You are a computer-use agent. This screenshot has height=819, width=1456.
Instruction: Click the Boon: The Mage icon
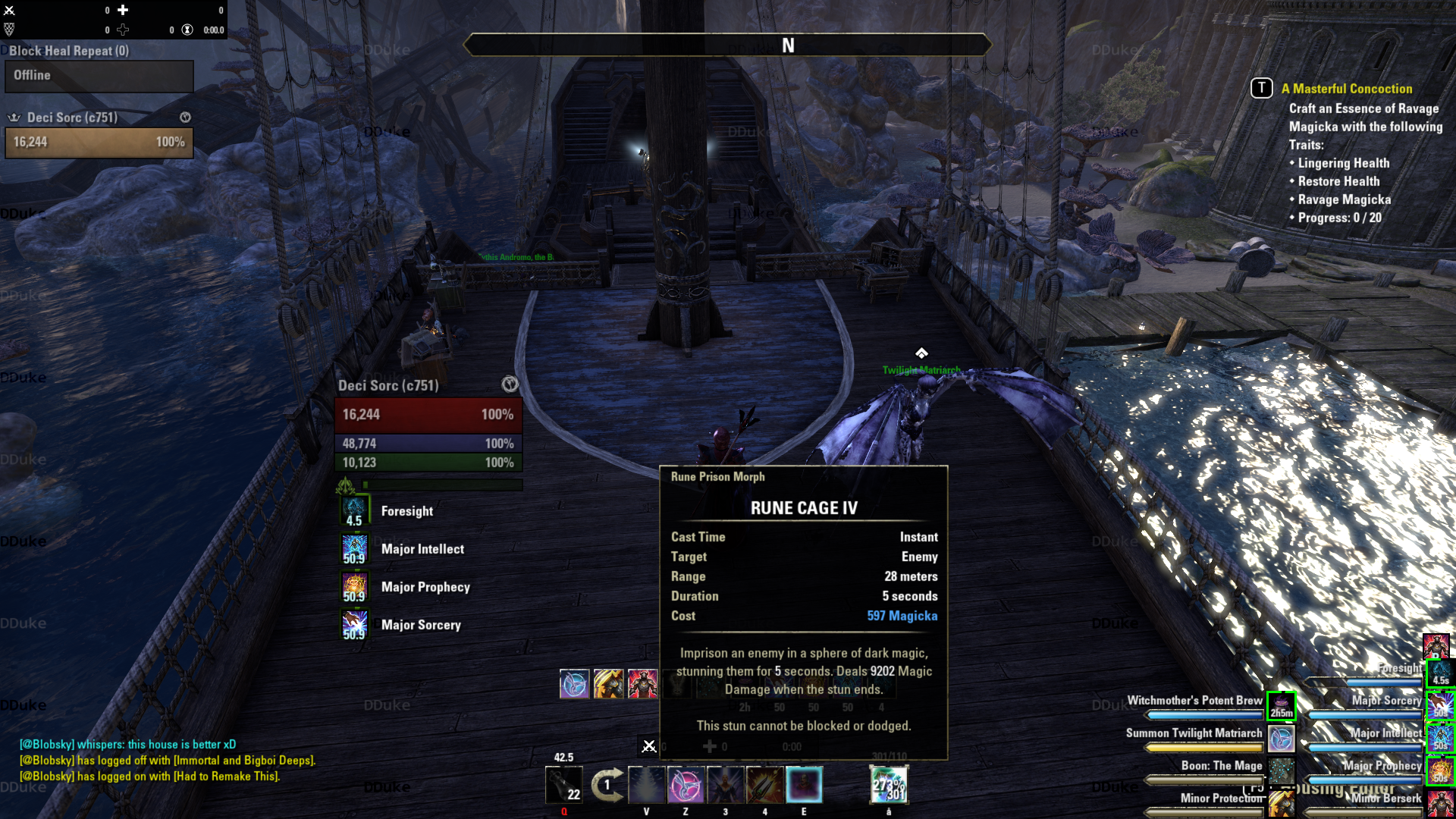1282,770
